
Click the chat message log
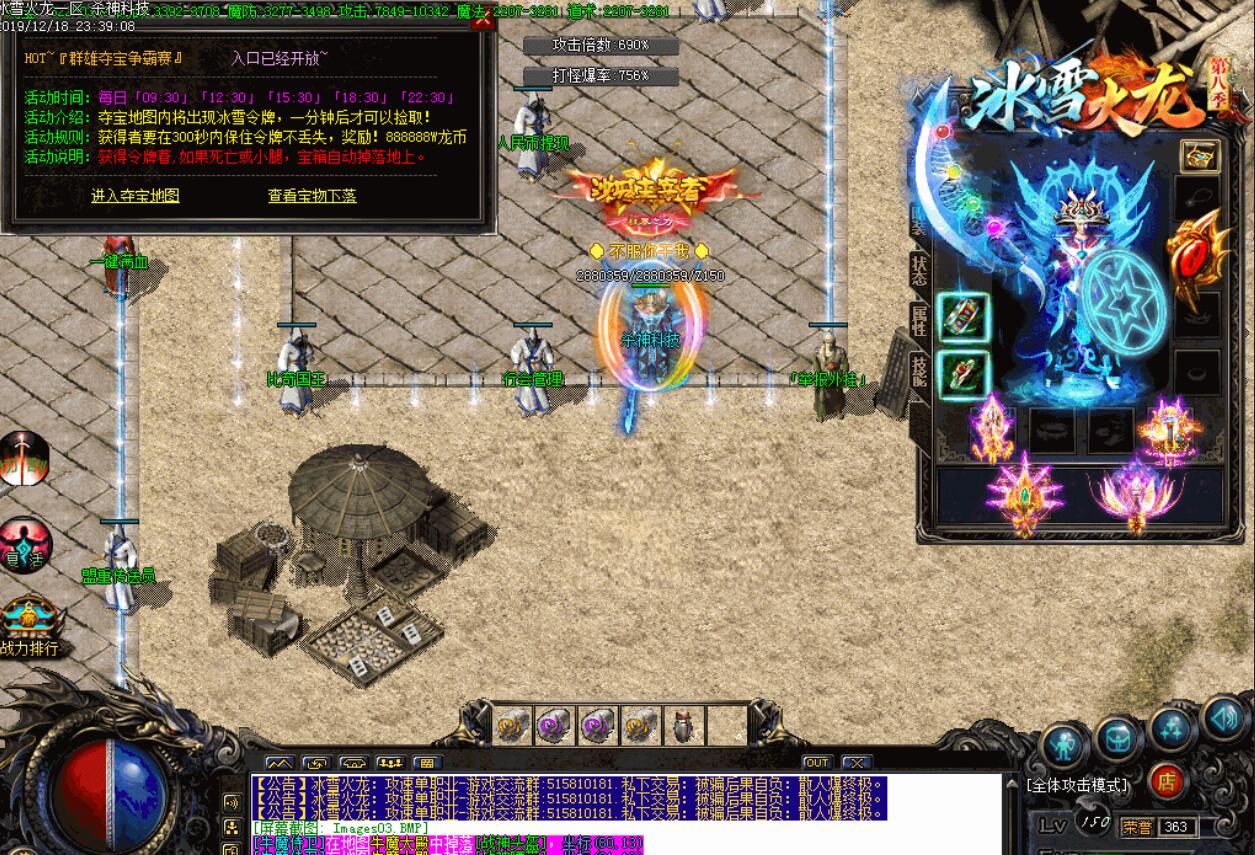pos(568,799)
